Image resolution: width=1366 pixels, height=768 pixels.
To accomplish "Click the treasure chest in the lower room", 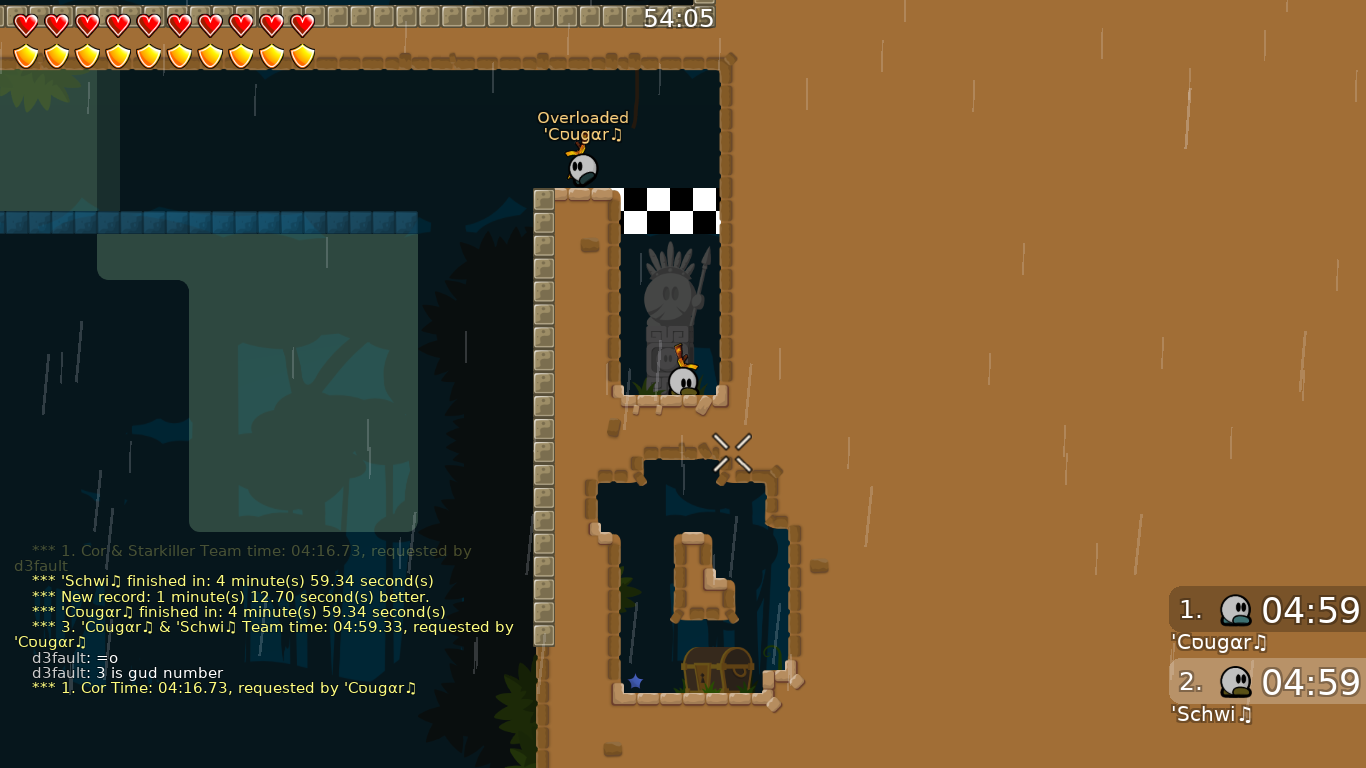I will pyautogui.click(x=717, y=668).
